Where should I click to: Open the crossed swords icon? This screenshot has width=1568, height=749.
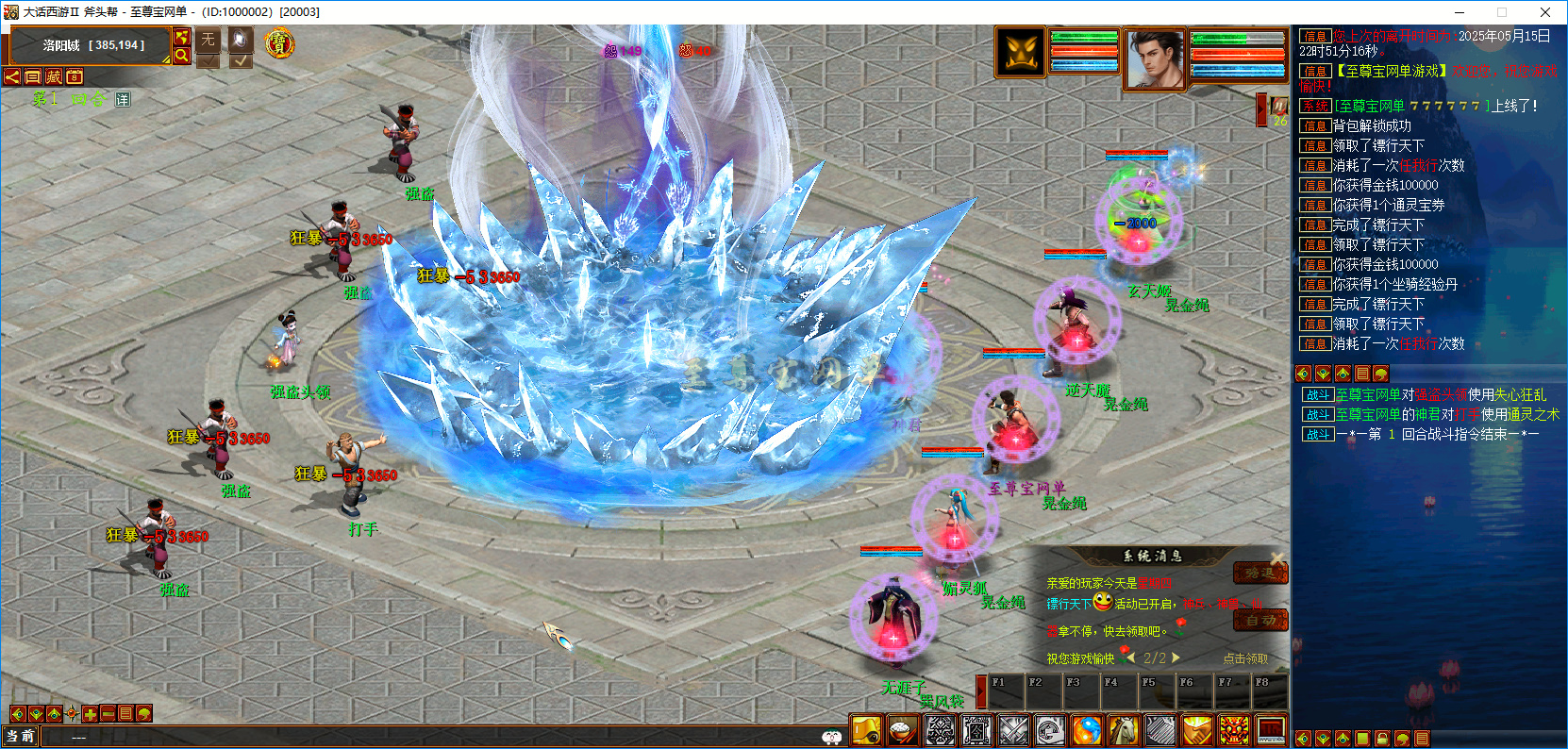tap(1013, 730)
